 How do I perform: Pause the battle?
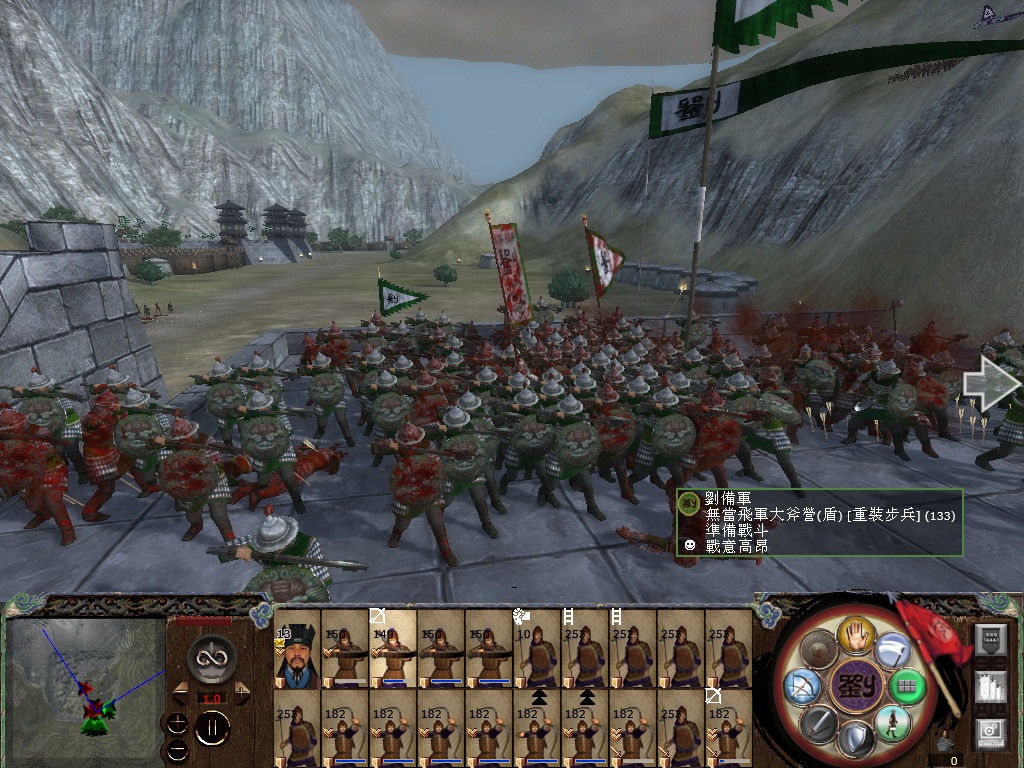click(212, 729)
